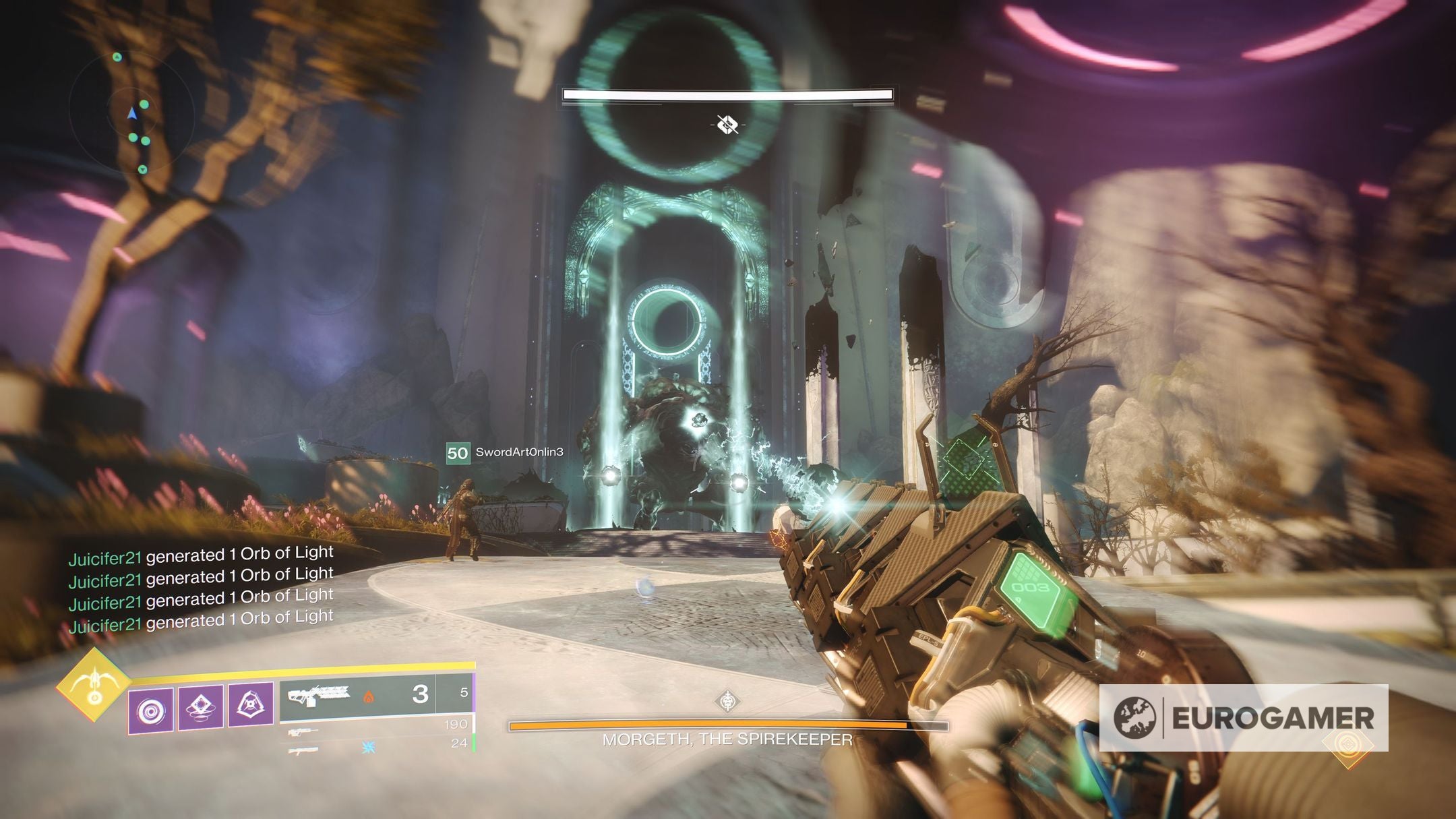Open the Eurogamer watermark logo

[1244, 718]
